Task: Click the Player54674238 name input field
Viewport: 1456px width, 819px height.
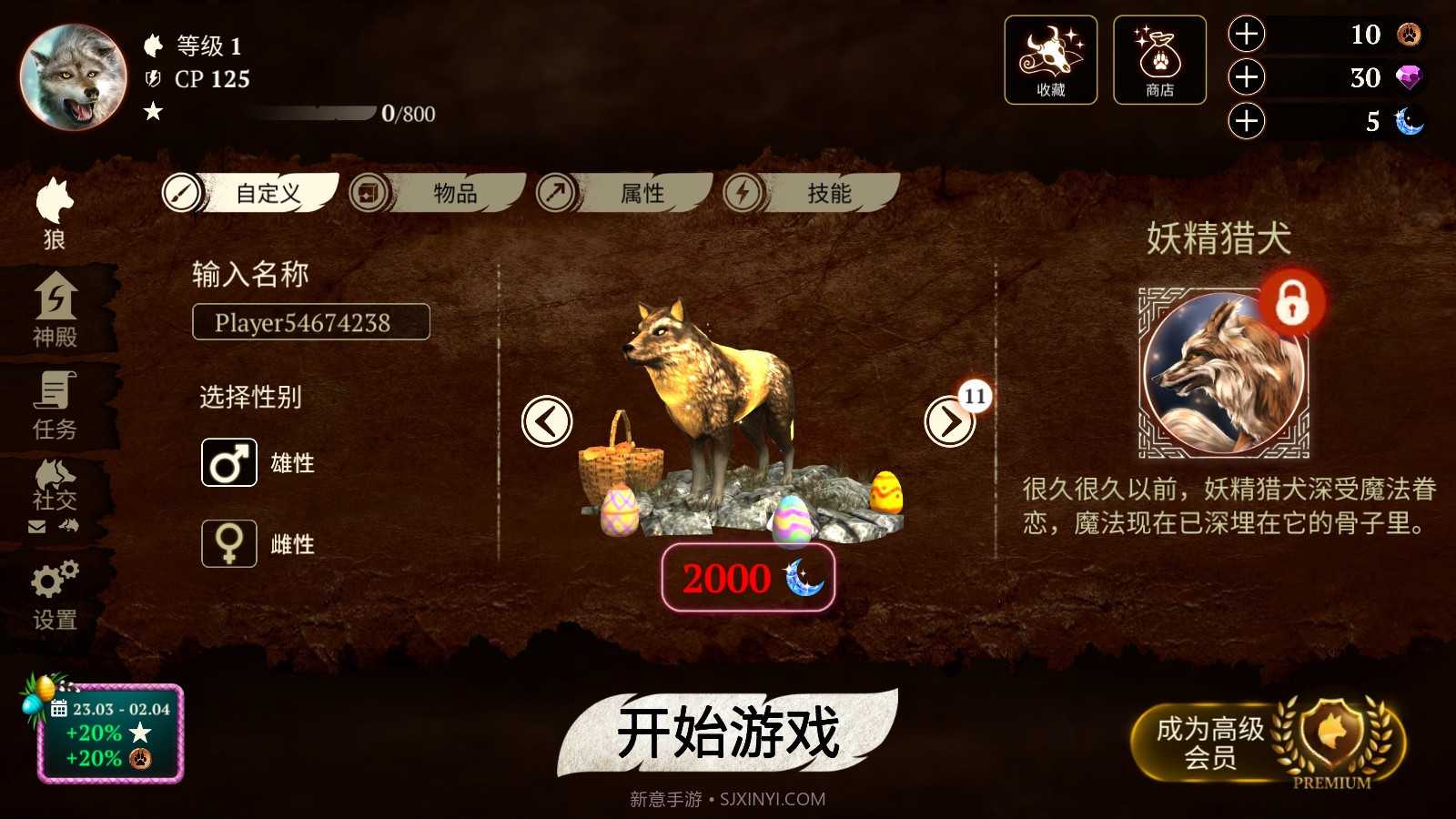Action: [310, 322]
